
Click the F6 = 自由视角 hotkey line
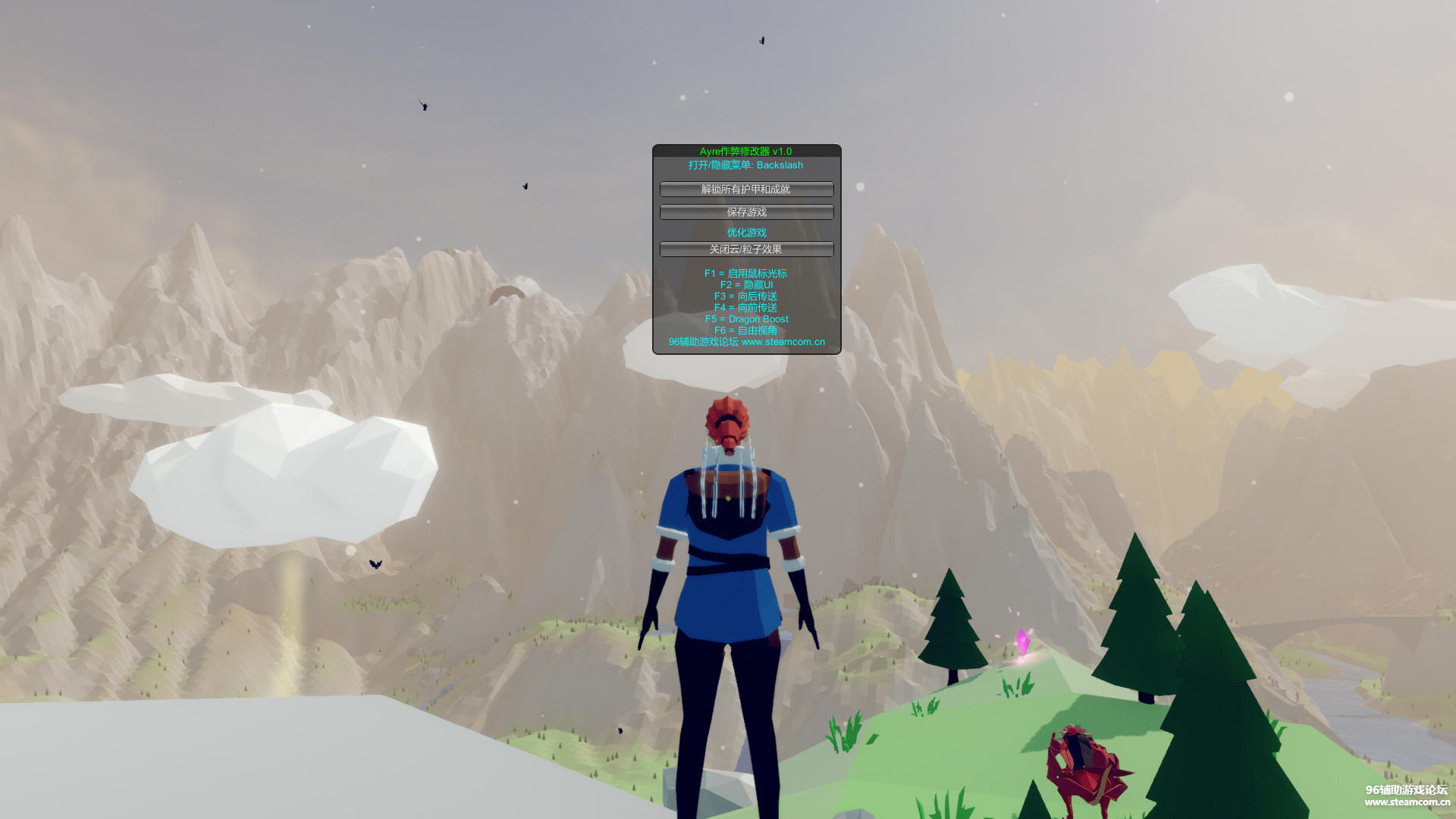point(745,330)
